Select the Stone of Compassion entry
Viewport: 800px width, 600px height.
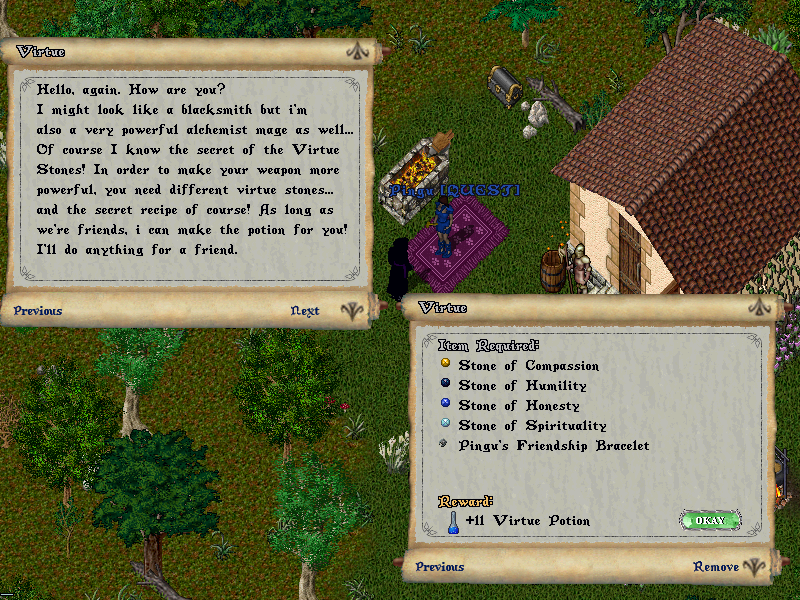(528, 366)
